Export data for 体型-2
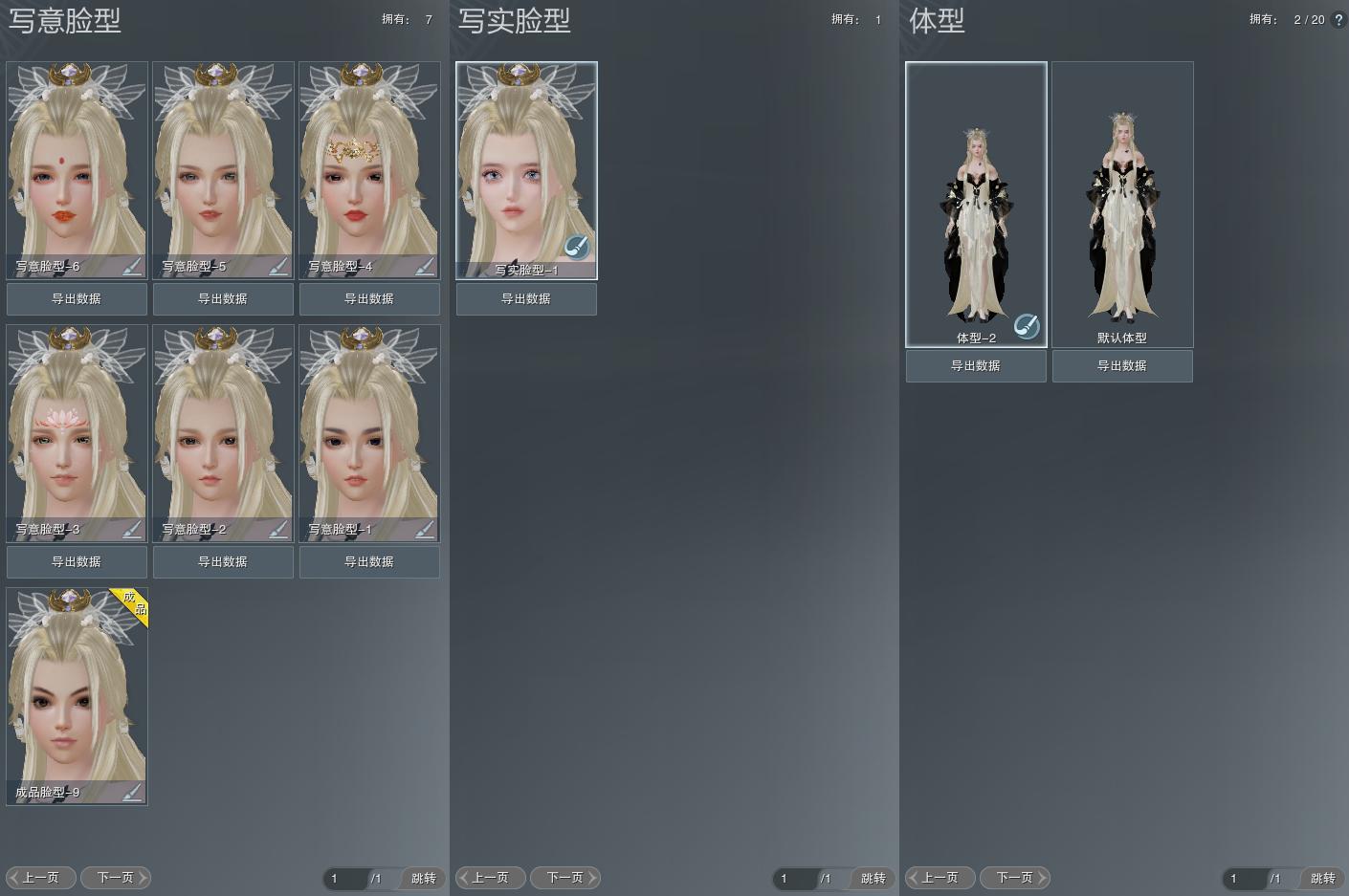 [976, 366]
